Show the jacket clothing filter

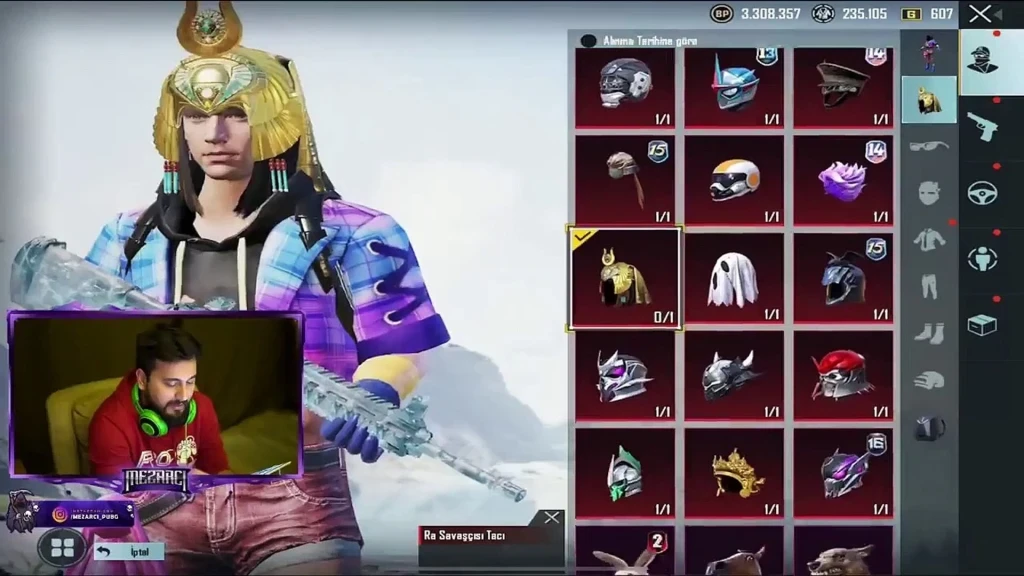pos(928,239)
